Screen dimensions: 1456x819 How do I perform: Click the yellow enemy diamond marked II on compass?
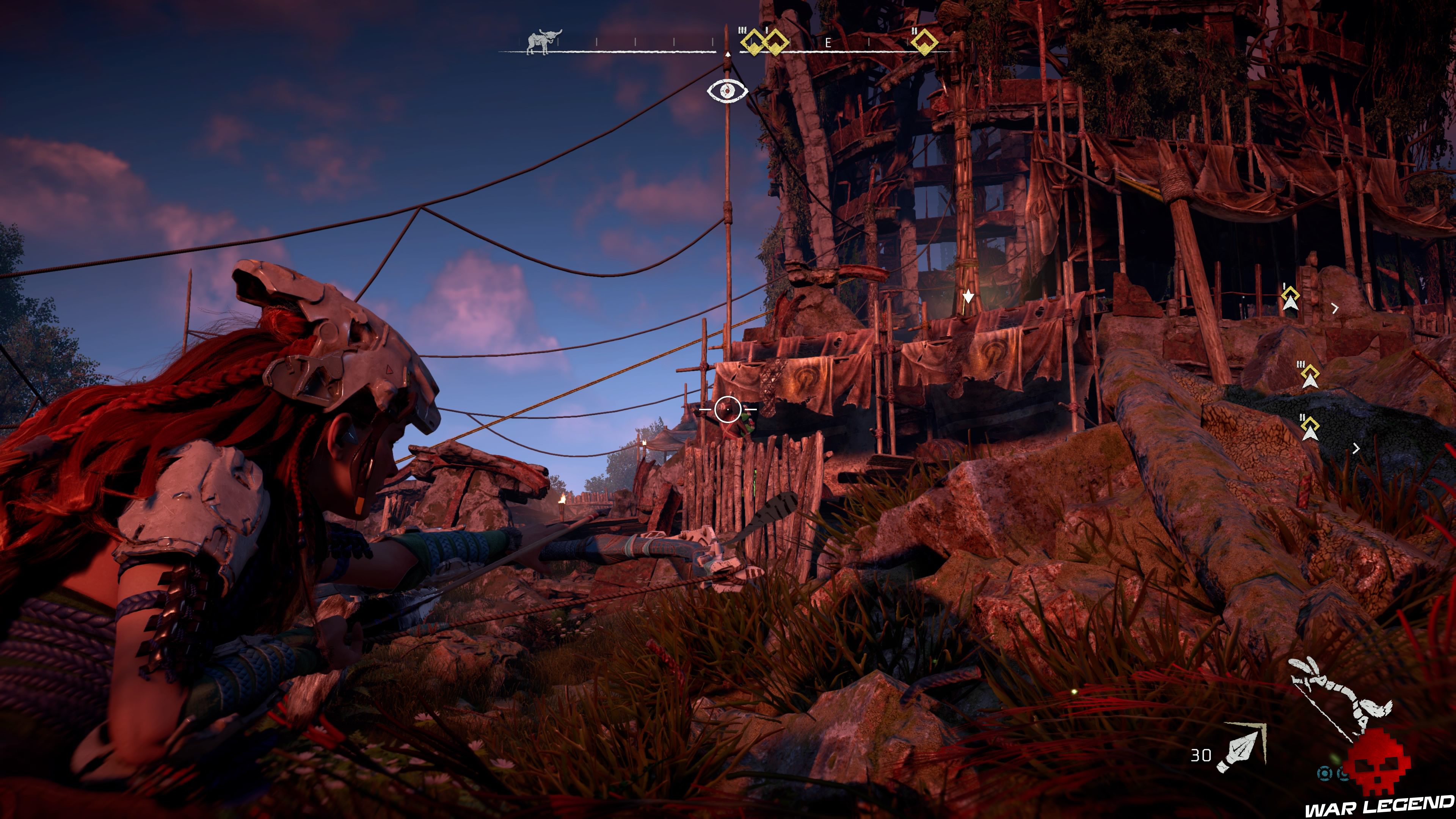point(925,42)
